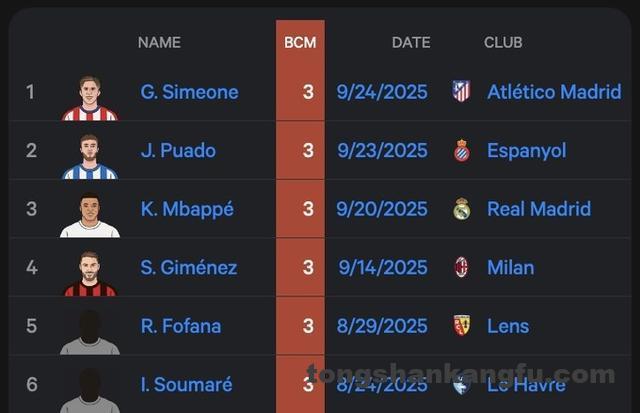Open the Real Madrid club link
This screenshot has height=413, width=640.
(x=538, y=209)
